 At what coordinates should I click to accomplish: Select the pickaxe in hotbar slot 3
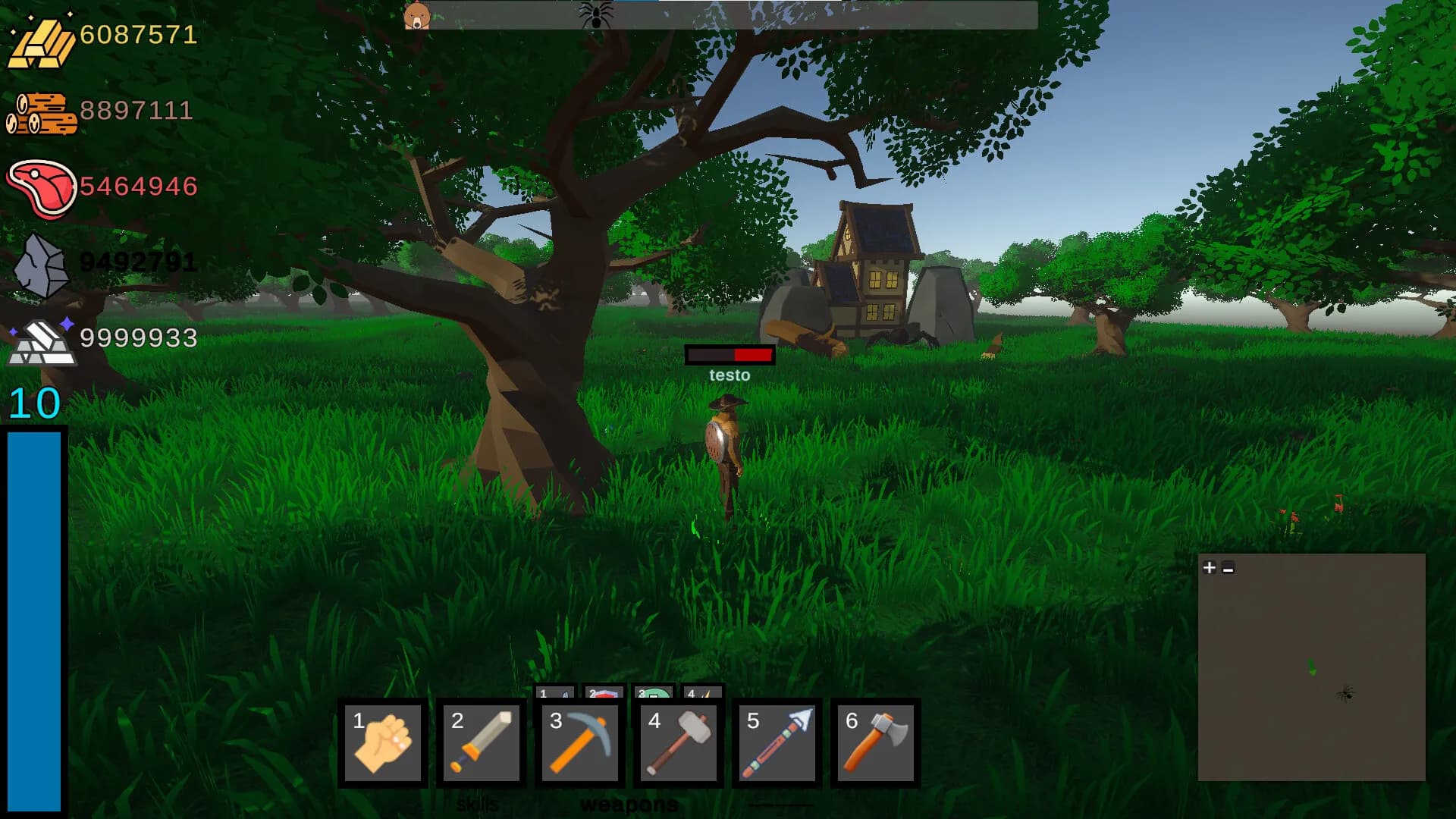coord(579,743)
